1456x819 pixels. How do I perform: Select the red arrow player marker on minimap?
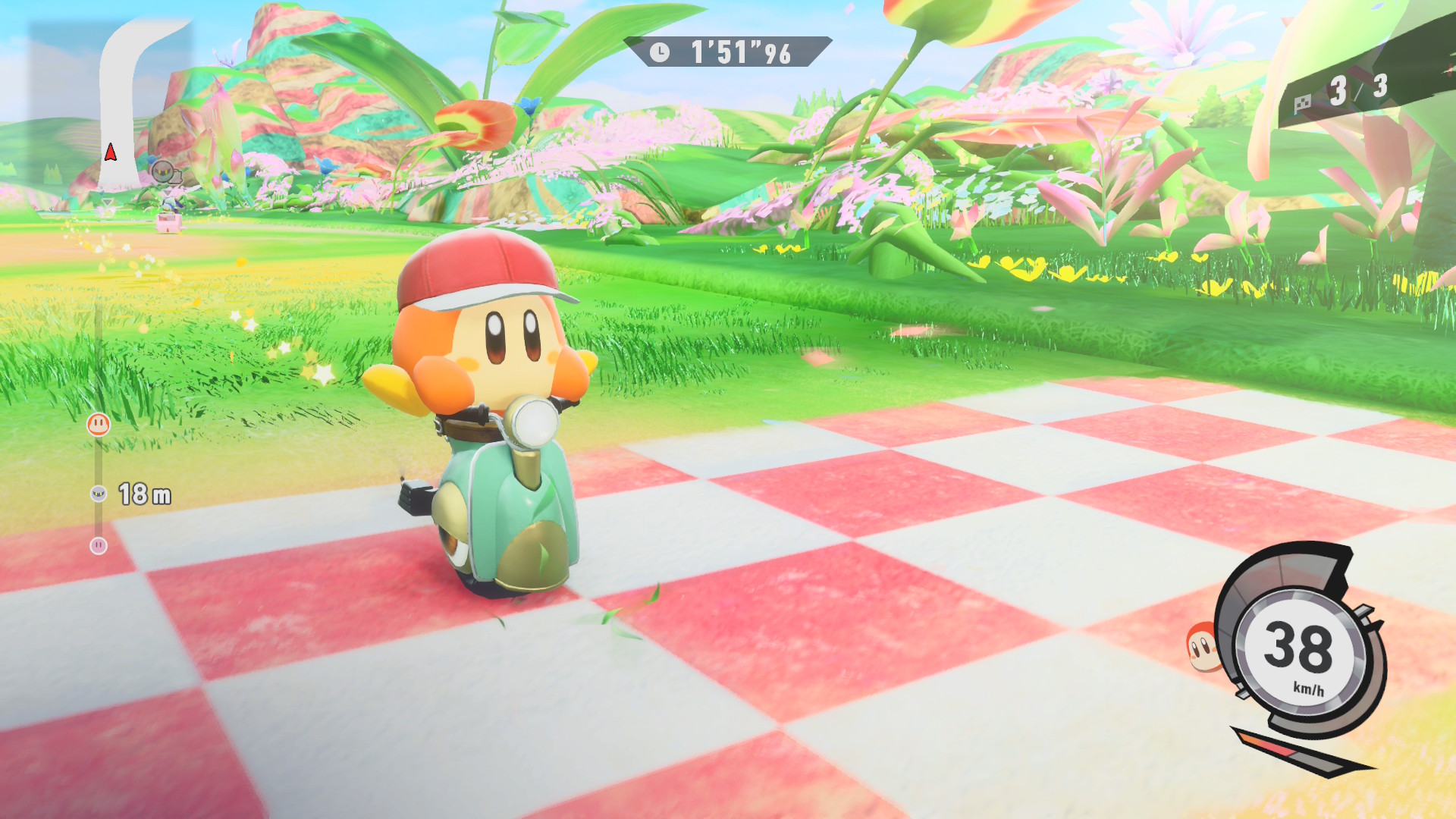[x=111, y=152]
